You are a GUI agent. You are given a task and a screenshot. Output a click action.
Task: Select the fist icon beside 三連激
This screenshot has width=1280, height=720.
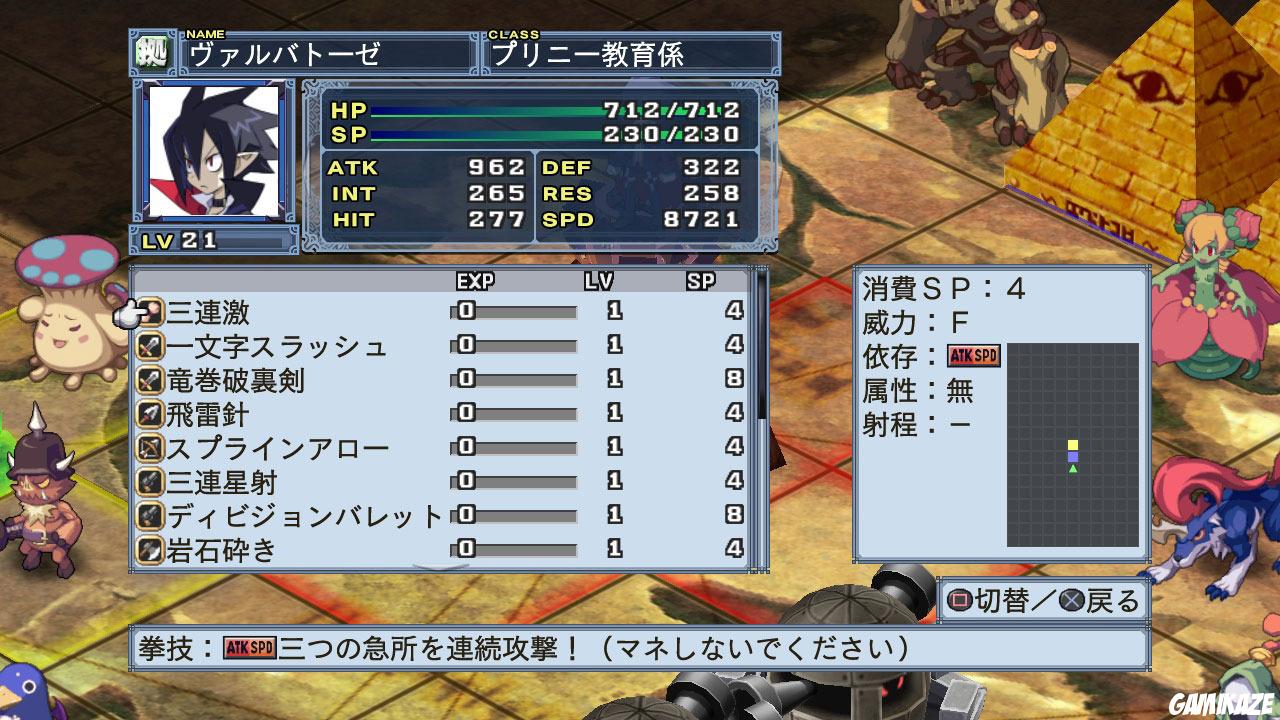150,311
